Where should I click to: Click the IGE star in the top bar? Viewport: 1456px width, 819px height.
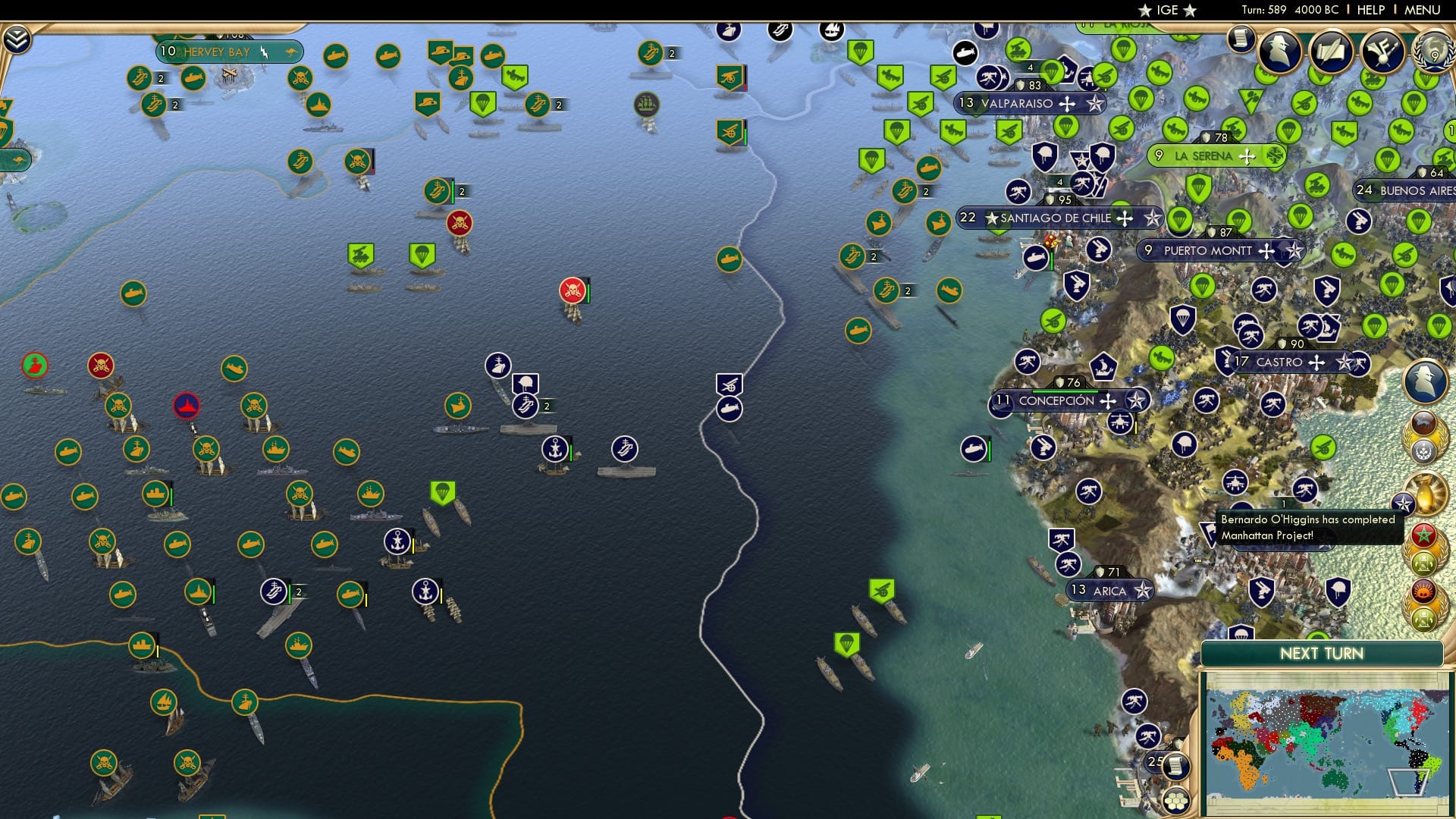click(x=1145, y=11)
